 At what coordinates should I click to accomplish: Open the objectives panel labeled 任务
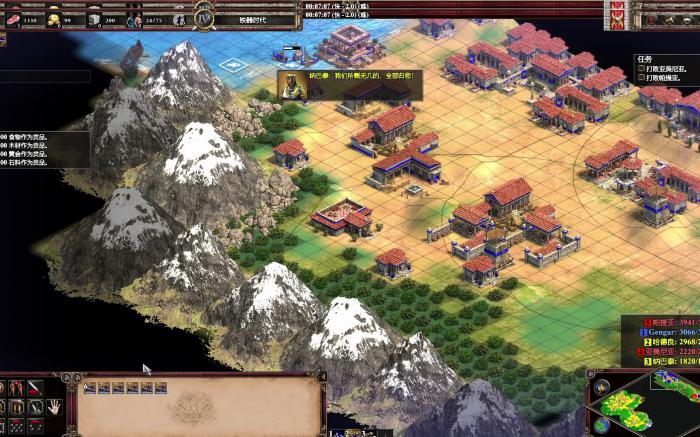(644, 59)
